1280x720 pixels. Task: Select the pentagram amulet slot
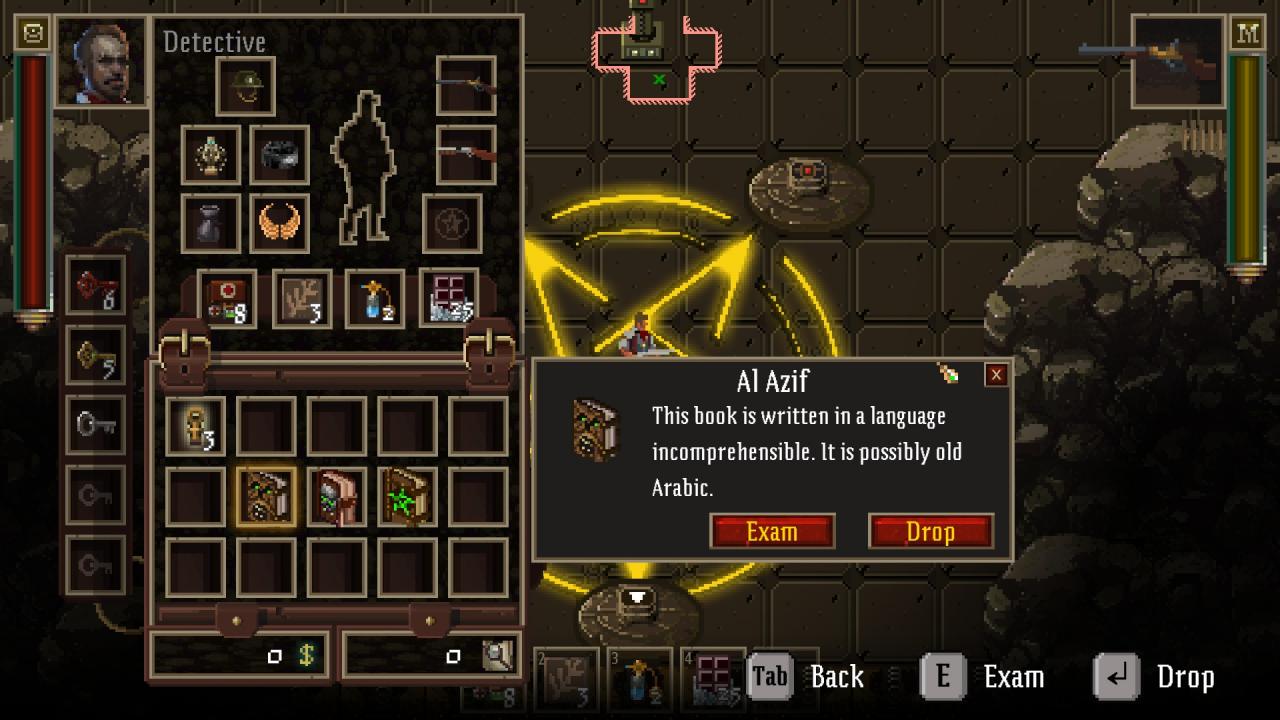click(x=452, y=223)
